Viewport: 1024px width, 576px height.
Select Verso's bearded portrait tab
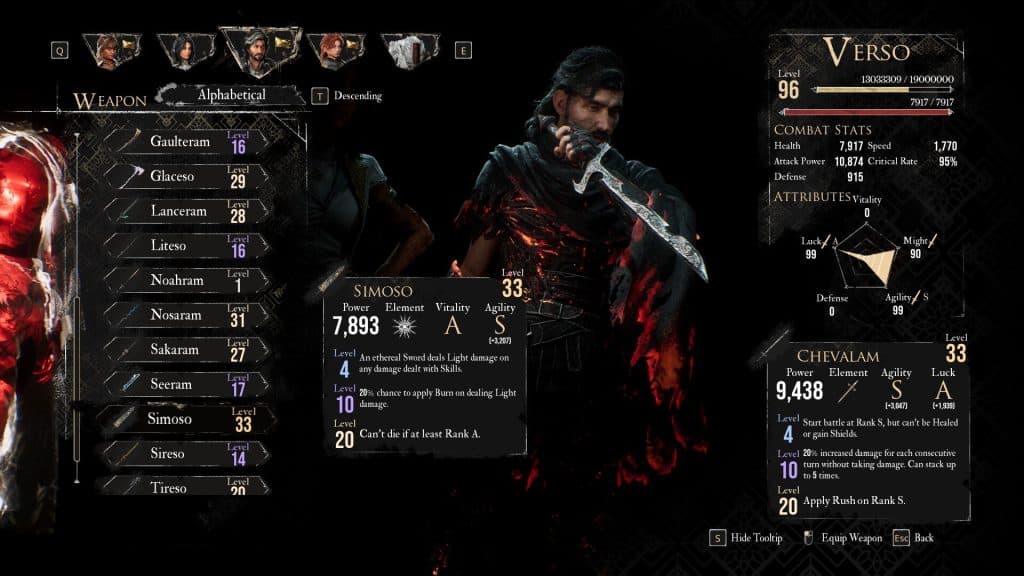point(257,50)
